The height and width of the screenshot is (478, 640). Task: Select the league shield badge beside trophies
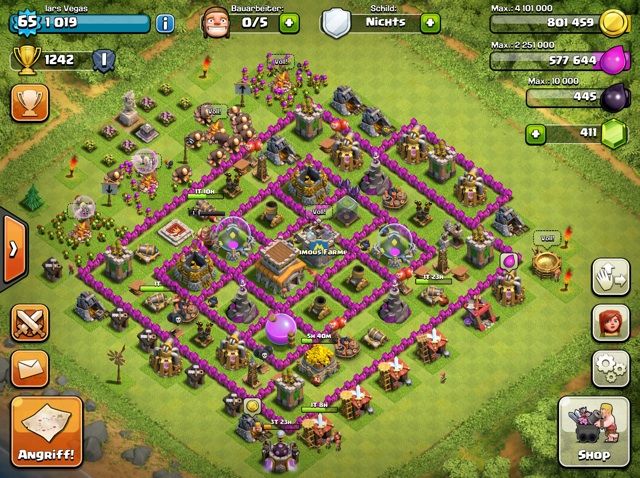coord(101,60)
